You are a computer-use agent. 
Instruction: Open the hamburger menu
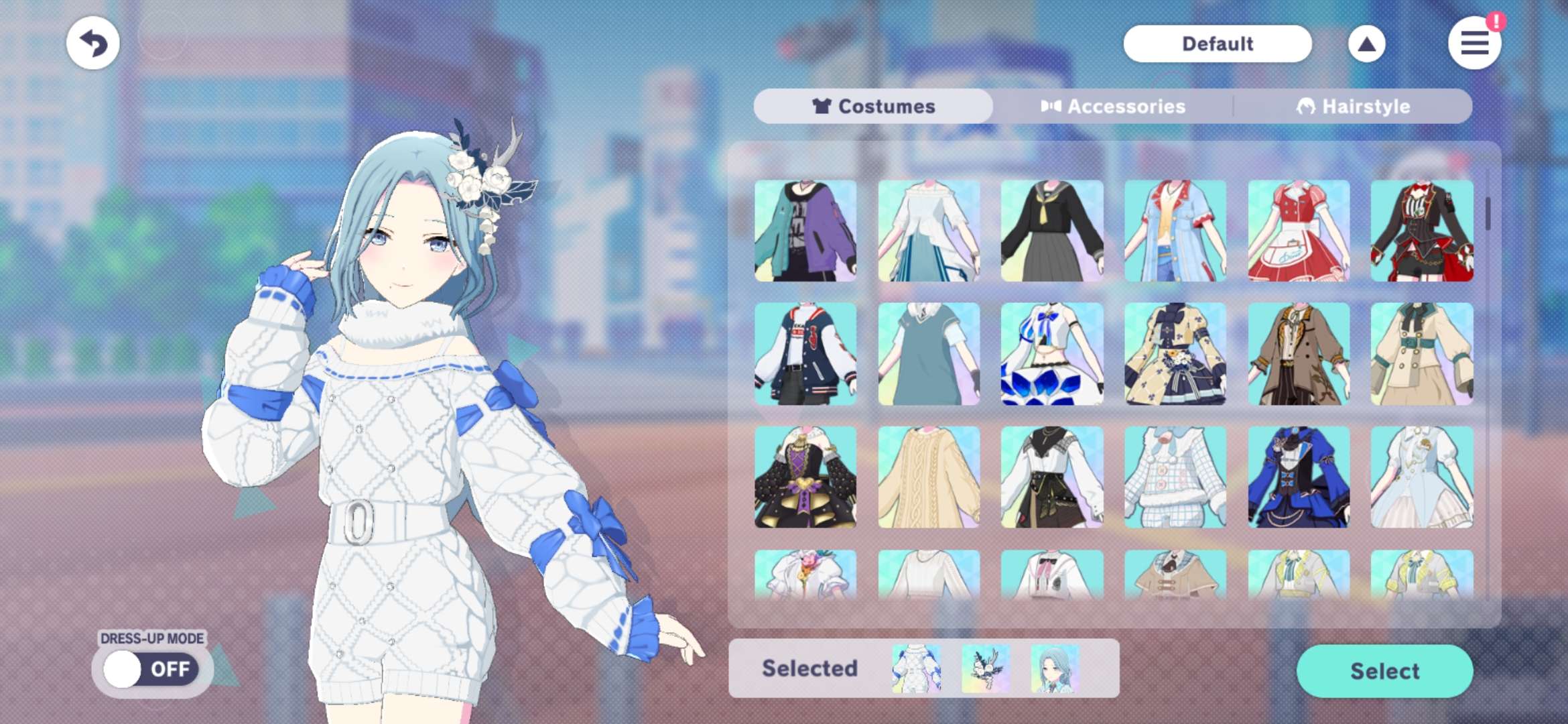(1474, 44)
